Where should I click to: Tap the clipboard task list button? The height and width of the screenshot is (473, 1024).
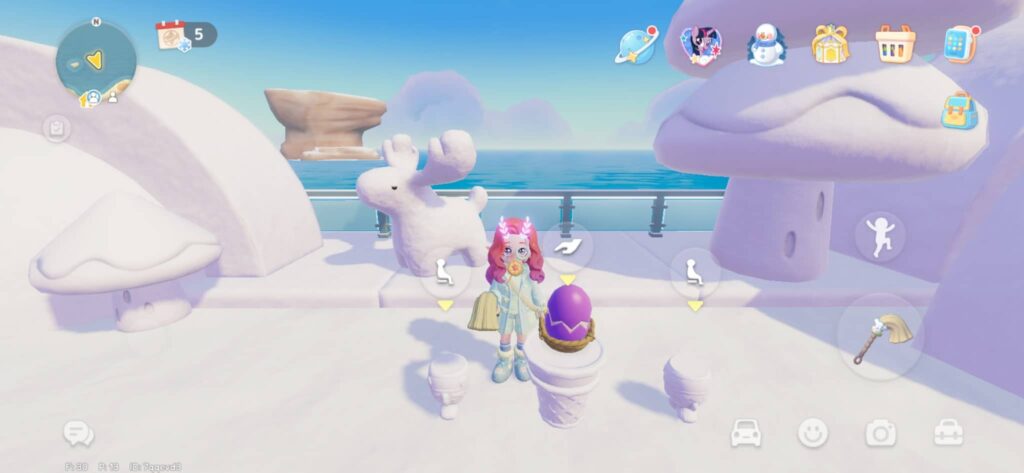(56, 128)
